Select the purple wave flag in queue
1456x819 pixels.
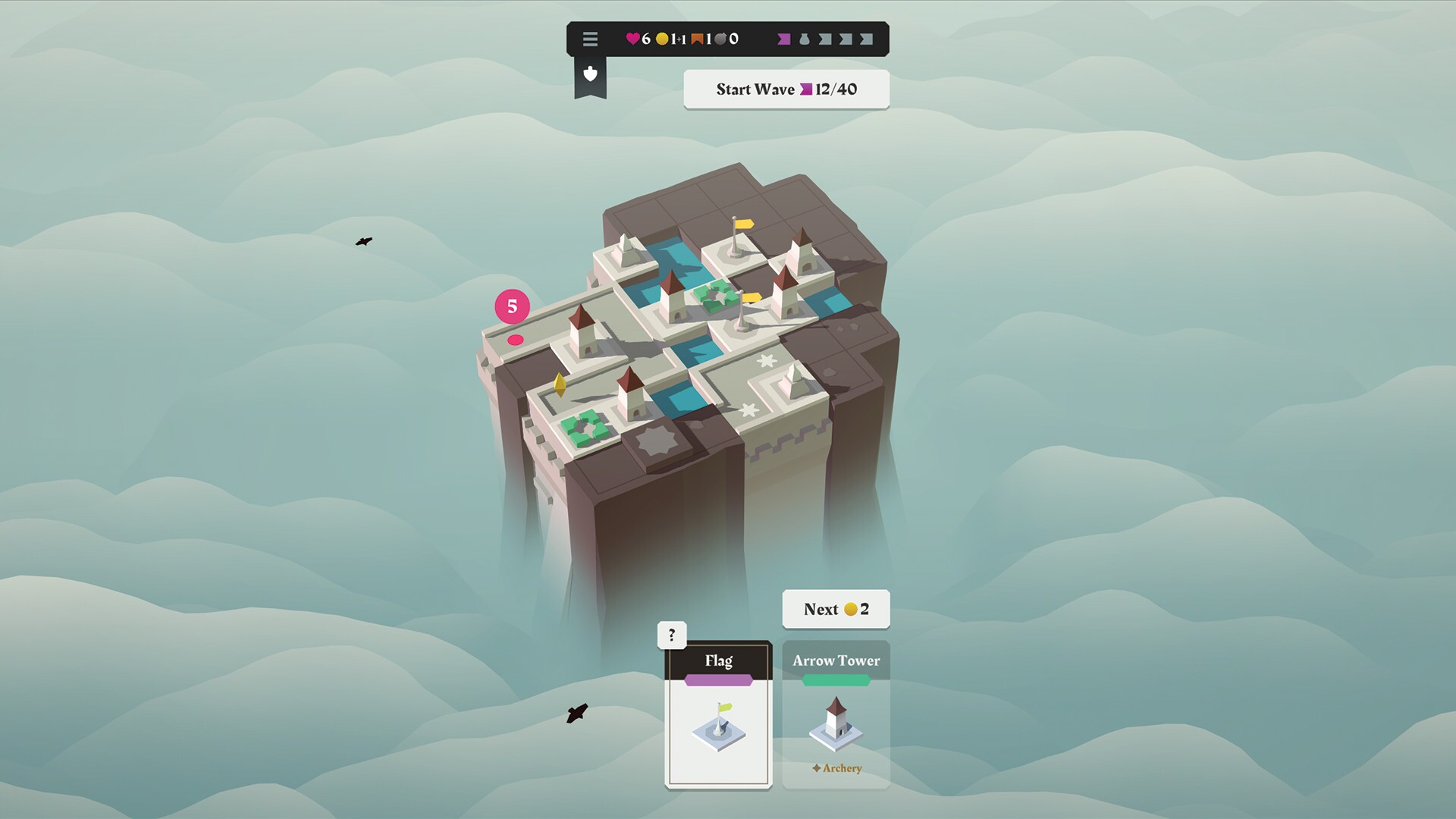[x=783, y=39]
